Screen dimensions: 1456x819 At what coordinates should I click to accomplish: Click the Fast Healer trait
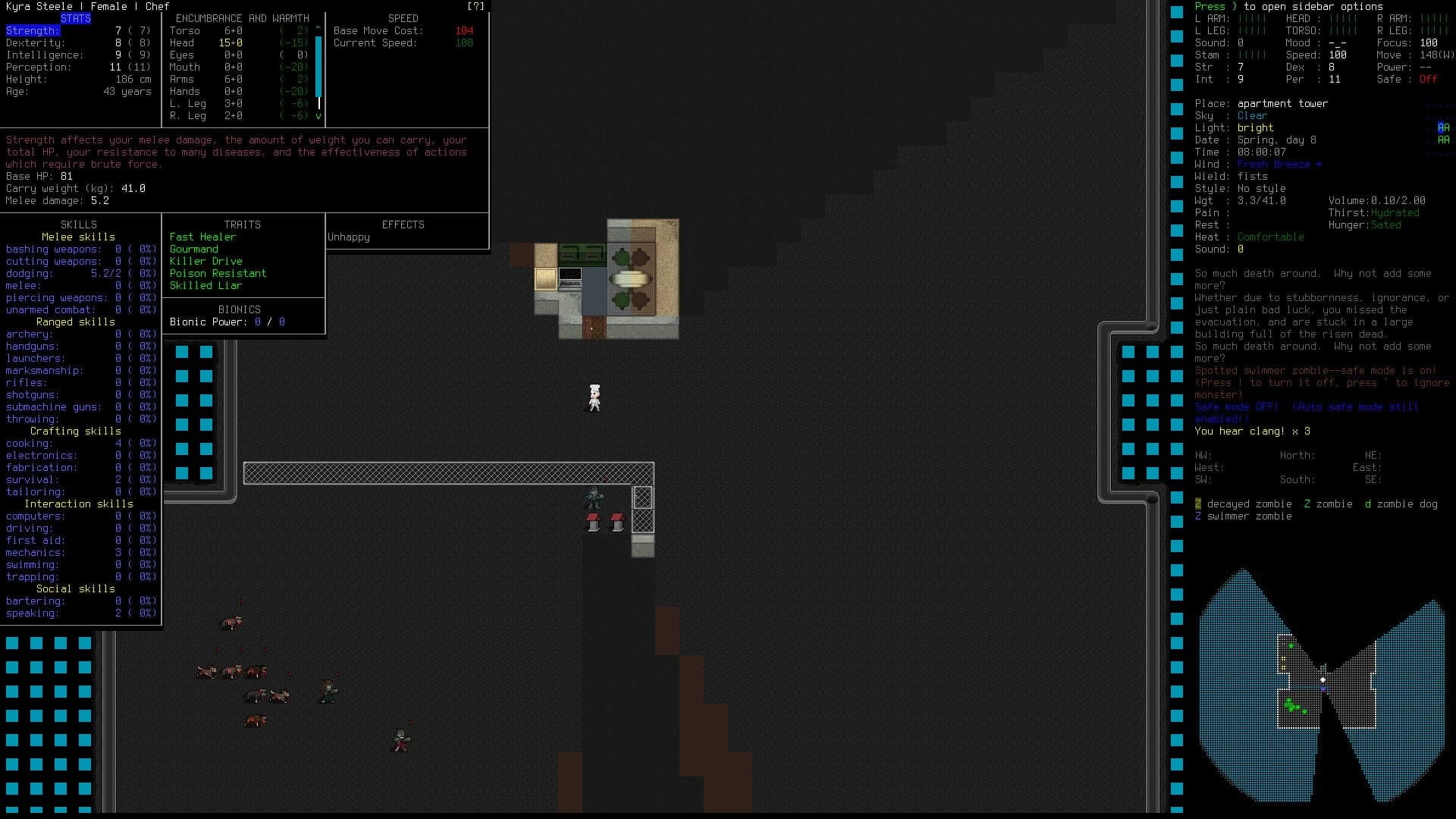[202, 237]
